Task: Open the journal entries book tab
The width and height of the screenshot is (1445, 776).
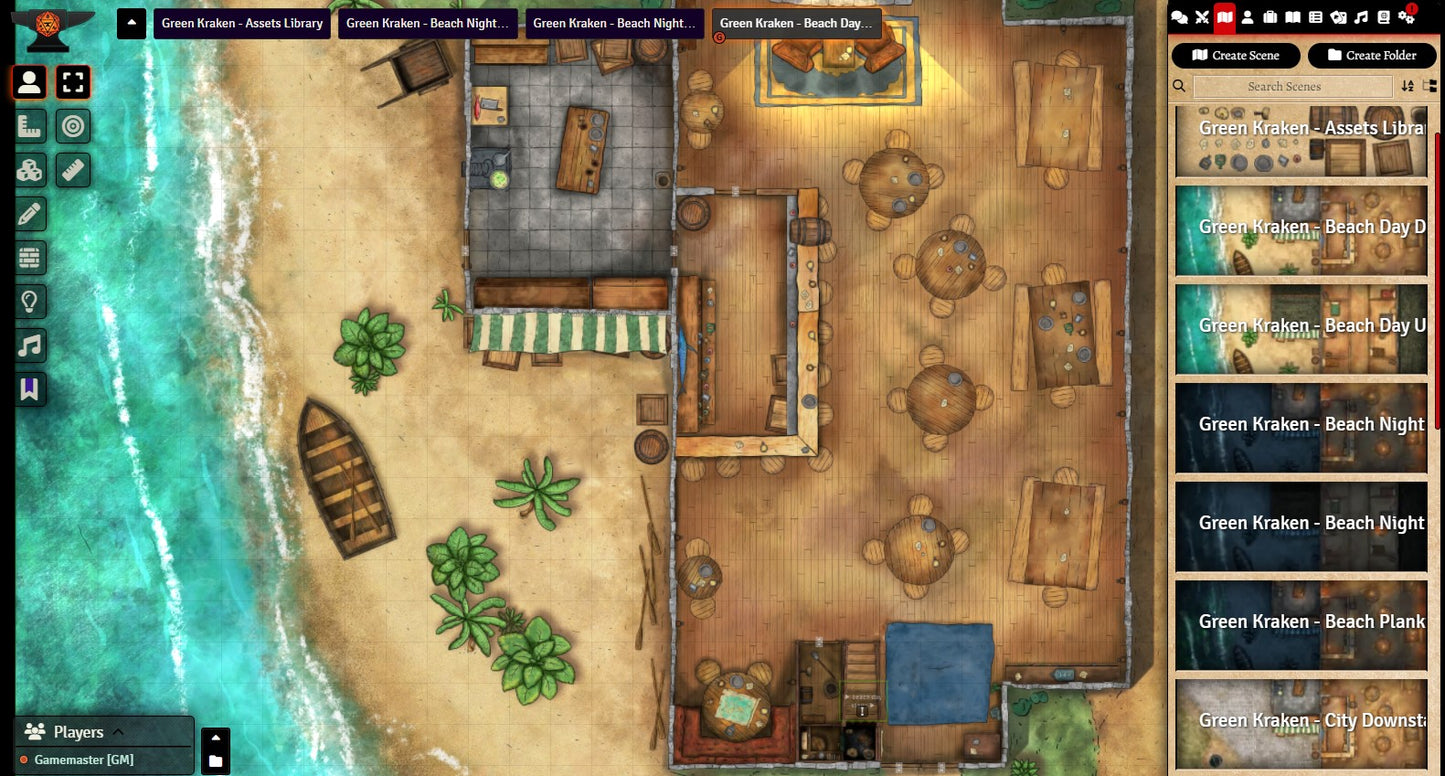Action: [x=1292, y=16]
